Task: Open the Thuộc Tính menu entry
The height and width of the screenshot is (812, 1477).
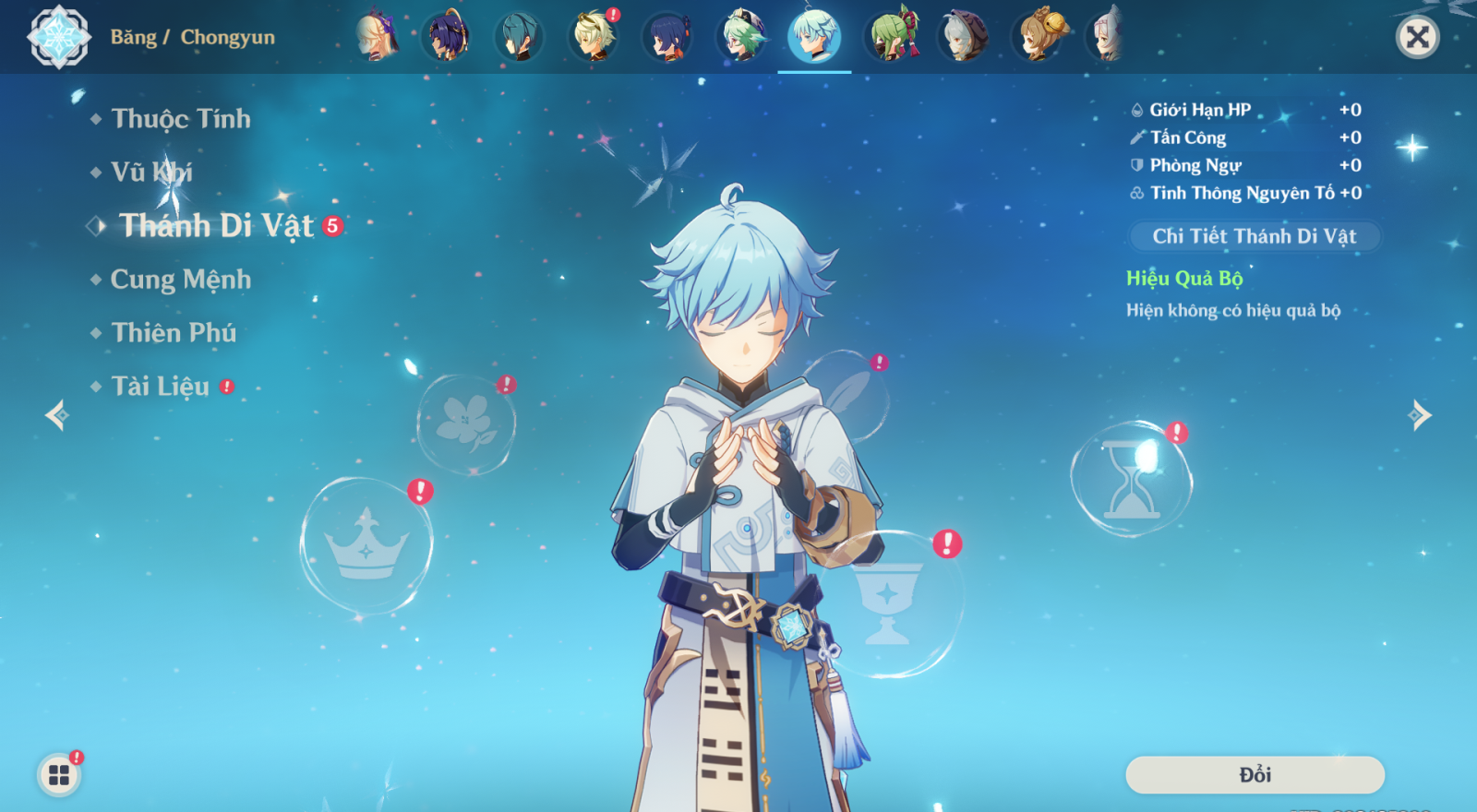Action: pyautogui.click(x=180, y=119)
